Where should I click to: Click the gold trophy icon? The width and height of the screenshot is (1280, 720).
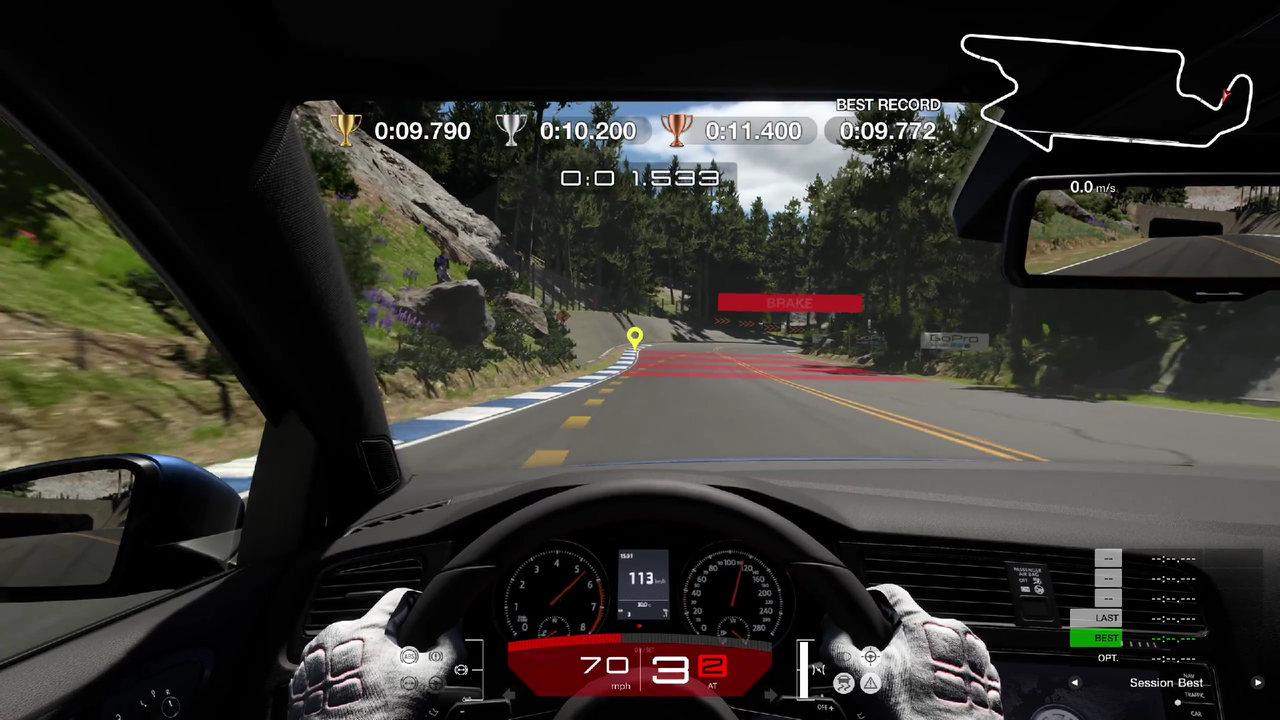[345, 130]
